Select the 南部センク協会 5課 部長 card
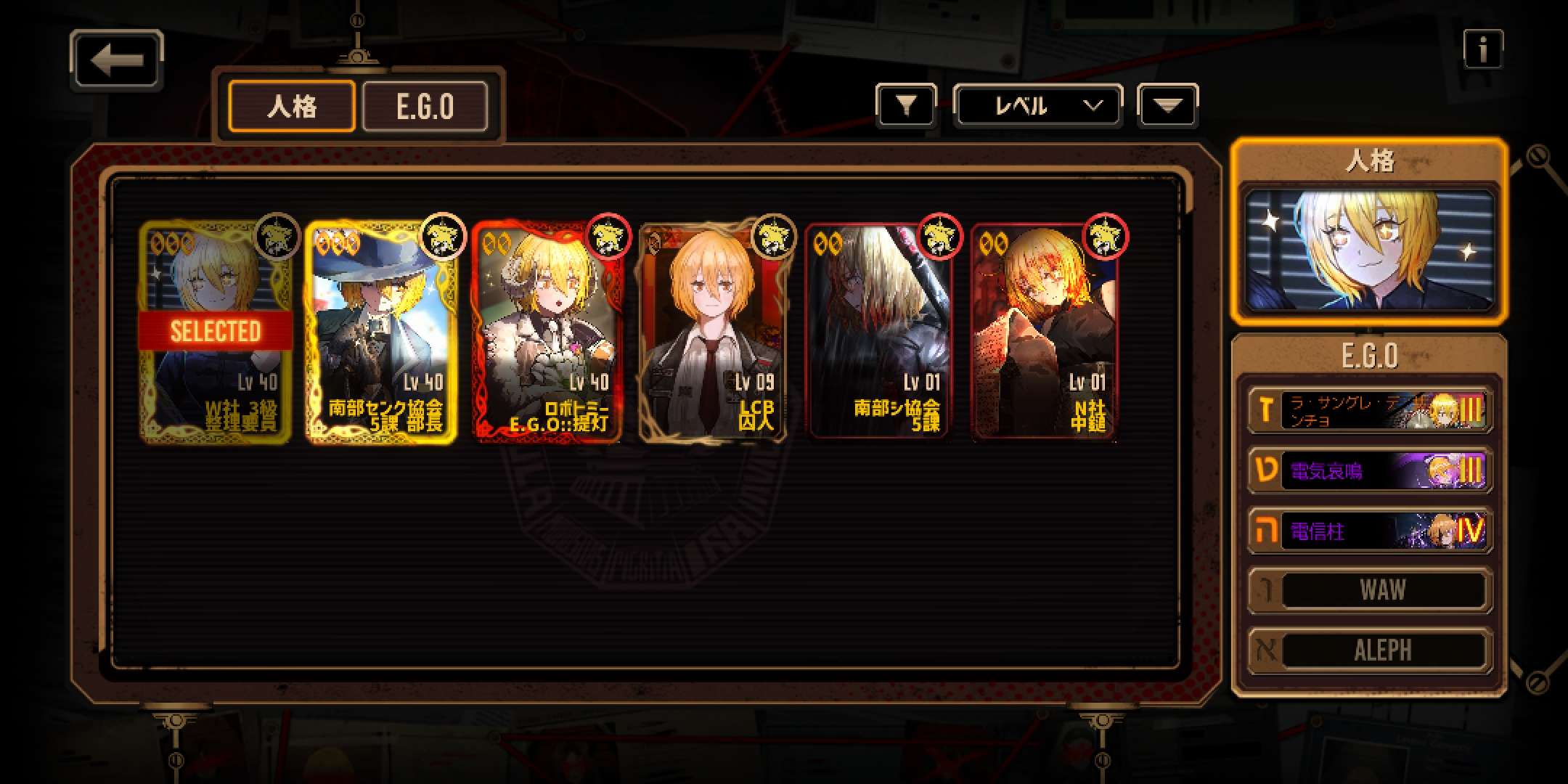Image resolution: width=1568 pixels, height=784 pixels. tap(382, 332)
